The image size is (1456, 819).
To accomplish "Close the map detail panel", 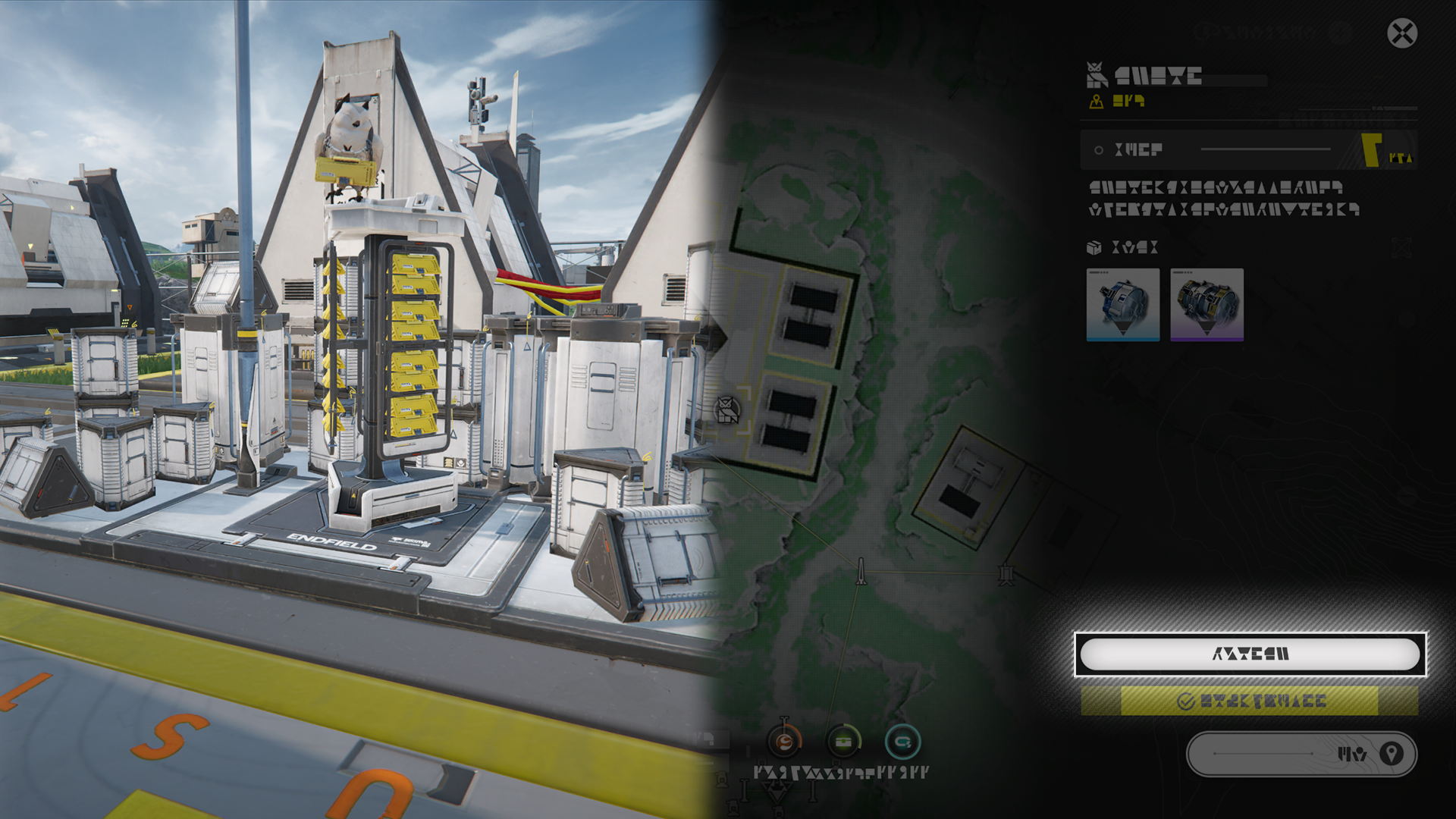I will pyautogui.click(x=1402, y=33).
